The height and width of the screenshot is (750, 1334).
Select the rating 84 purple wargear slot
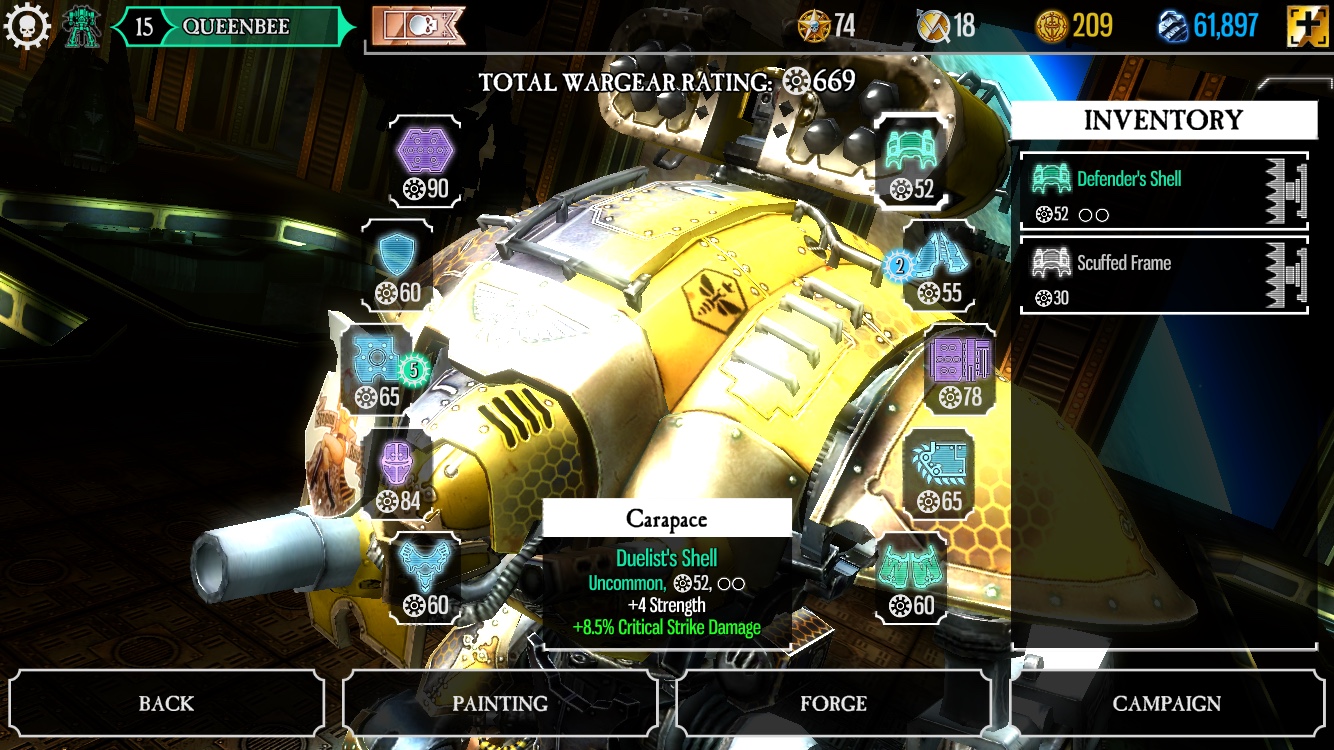click(397, 472)
